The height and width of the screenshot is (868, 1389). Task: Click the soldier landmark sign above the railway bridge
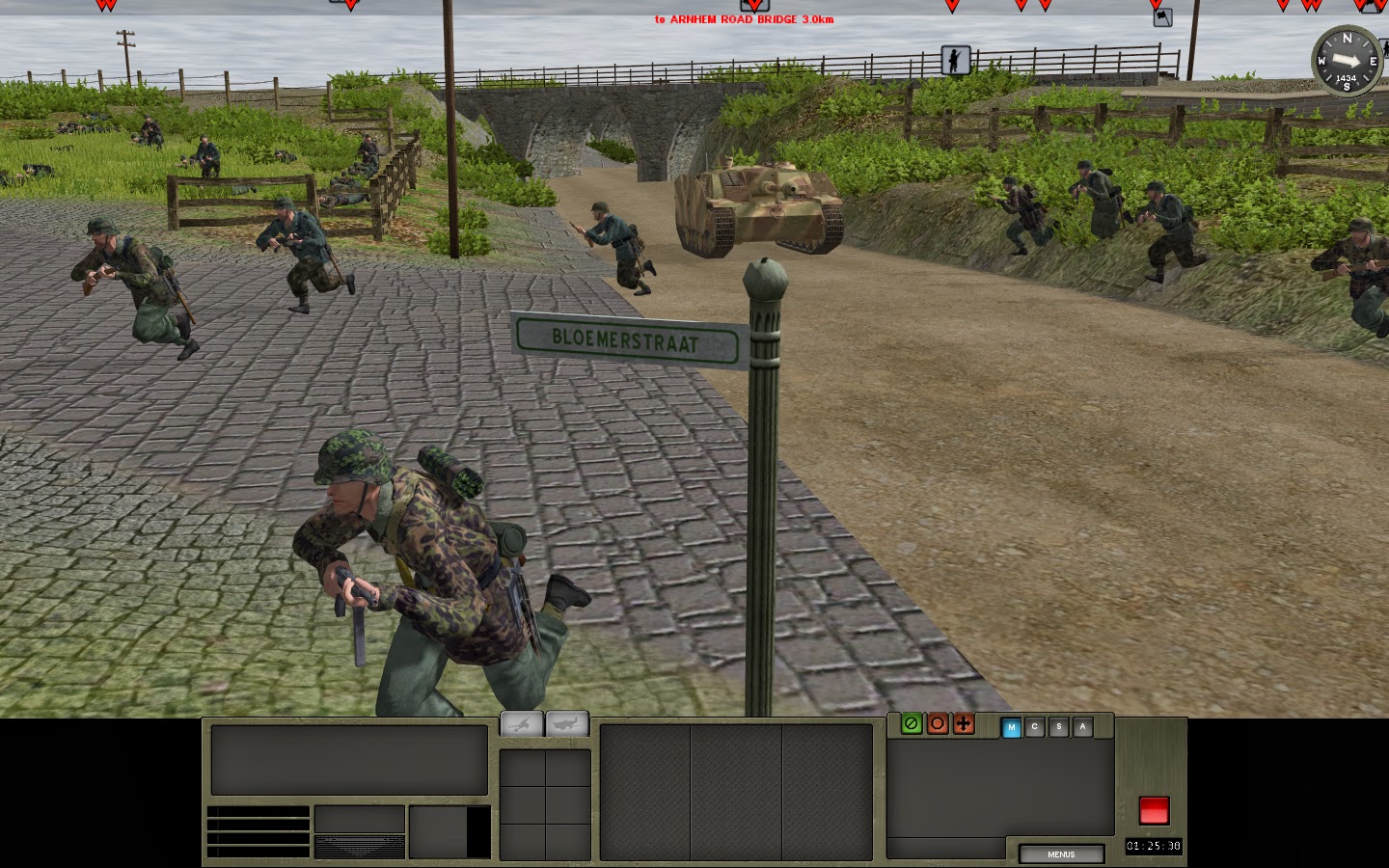point(954,60)
